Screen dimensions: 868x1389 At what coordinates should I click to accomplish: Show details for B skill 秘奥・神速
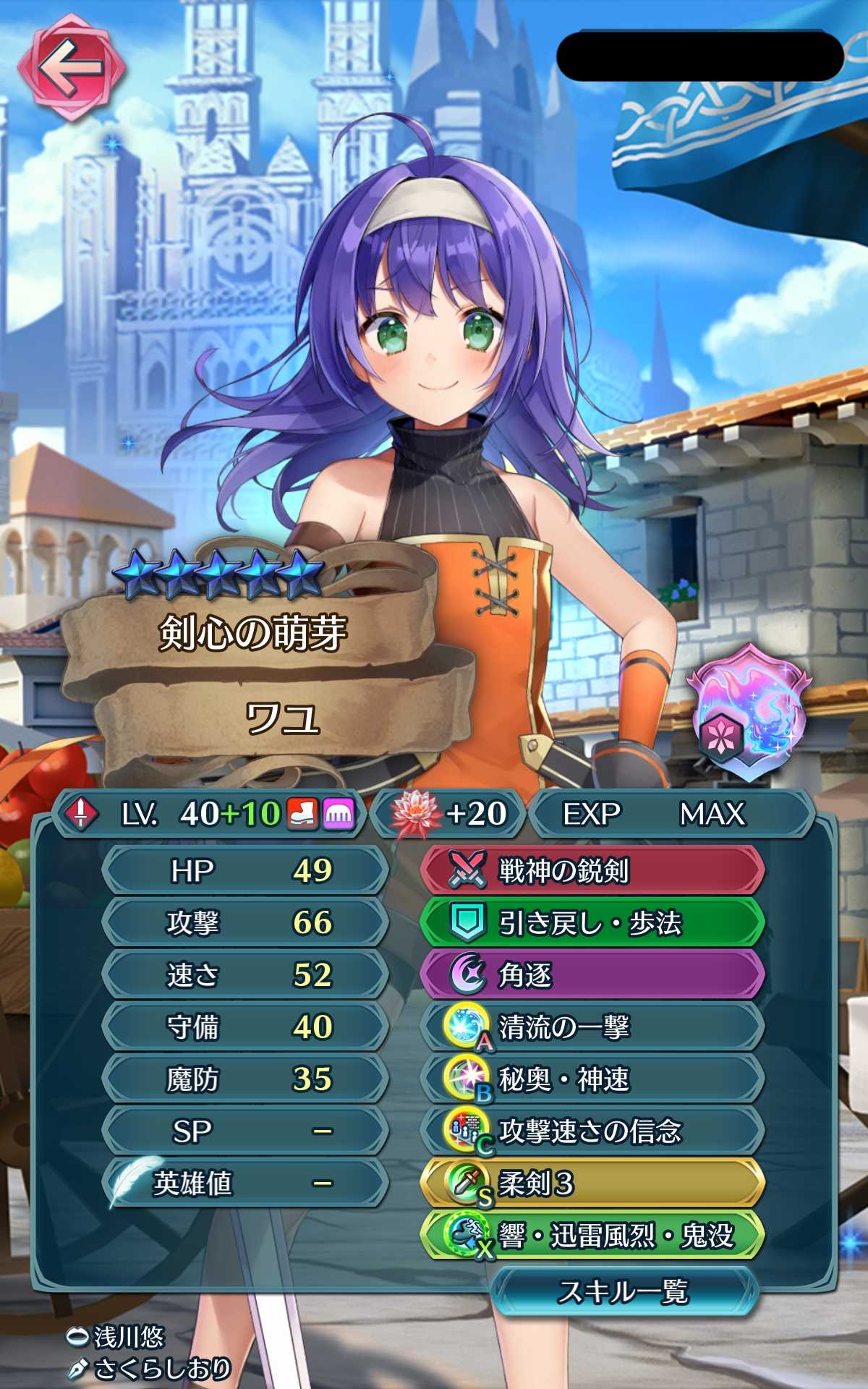coord(592,1079)
